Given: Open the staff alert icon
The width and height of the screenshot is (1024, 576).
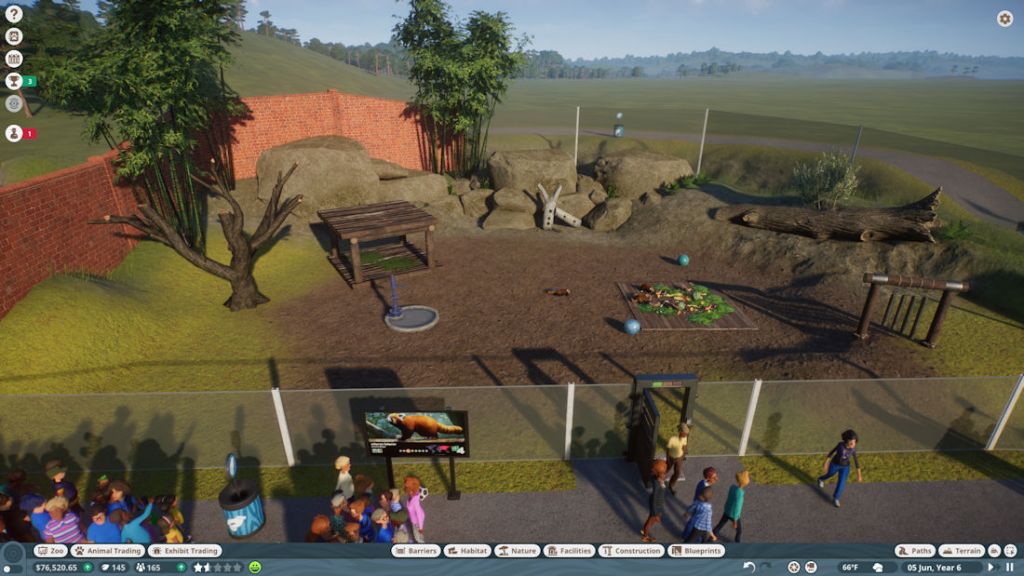Looking at the screenshot, I should click(x=14, y=133).
